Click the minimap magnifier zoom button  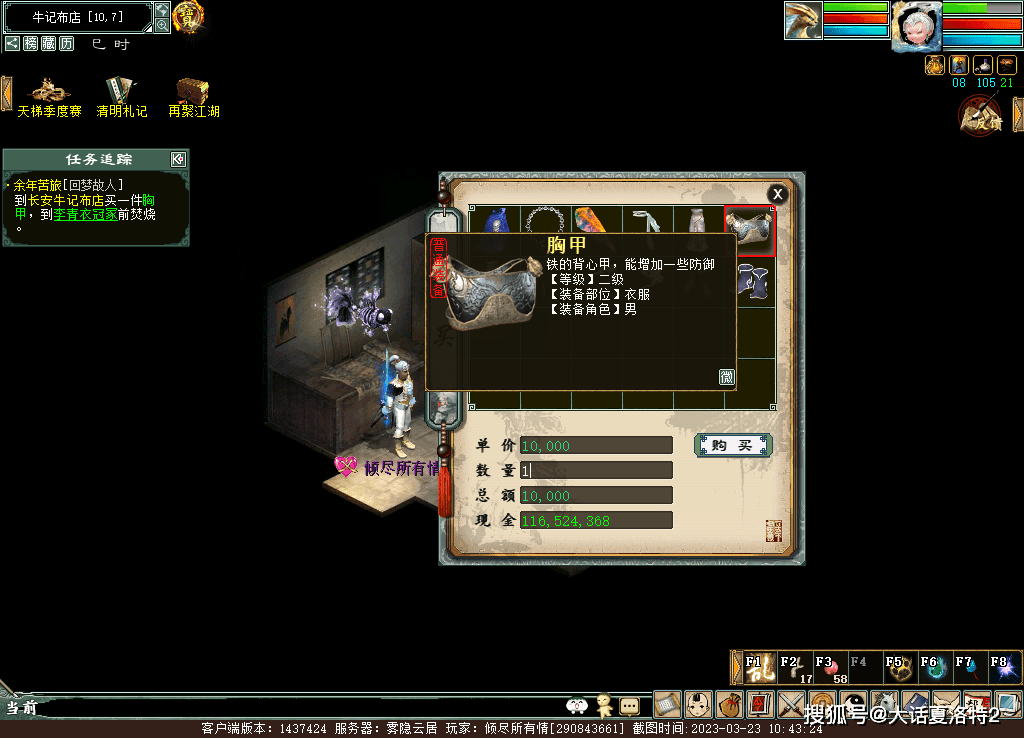pos(162,25)
